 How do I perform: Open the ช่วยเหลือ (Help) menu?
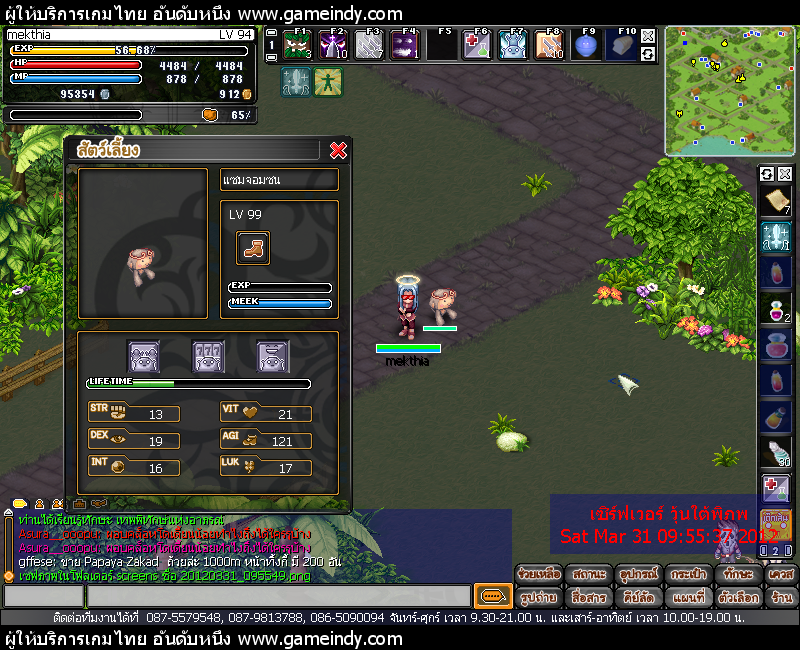(538, 575)
